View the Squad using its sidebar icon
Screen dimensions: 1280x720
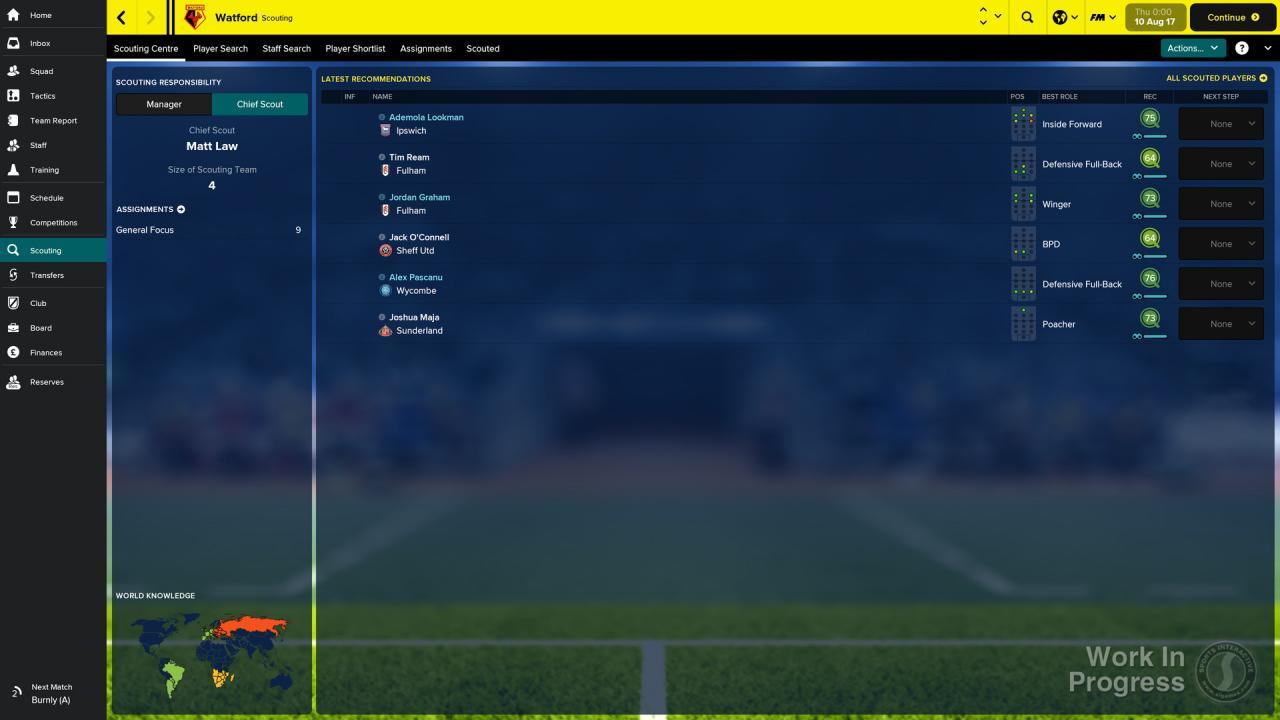click(x=41, y=70)
